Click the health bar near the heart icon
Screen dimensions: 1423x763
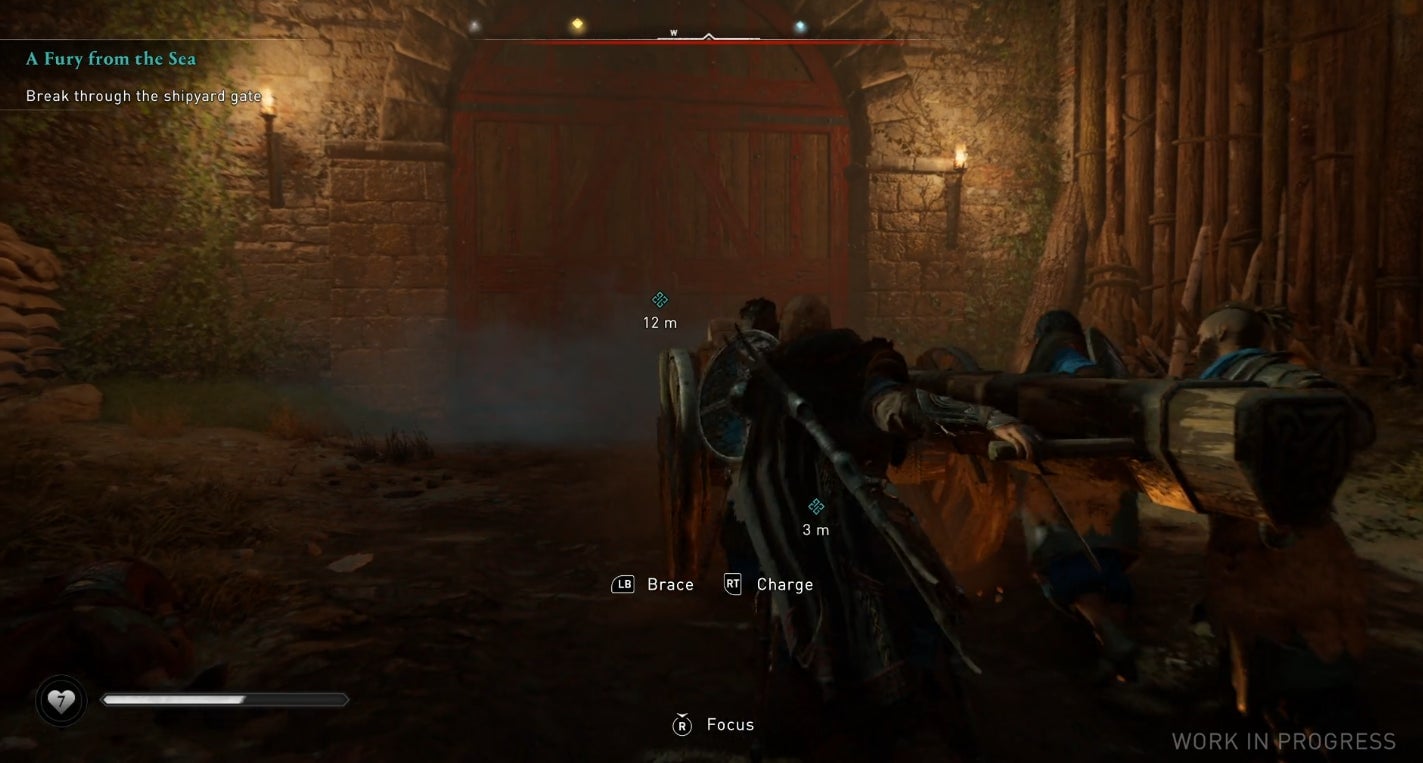click(225, 700)
